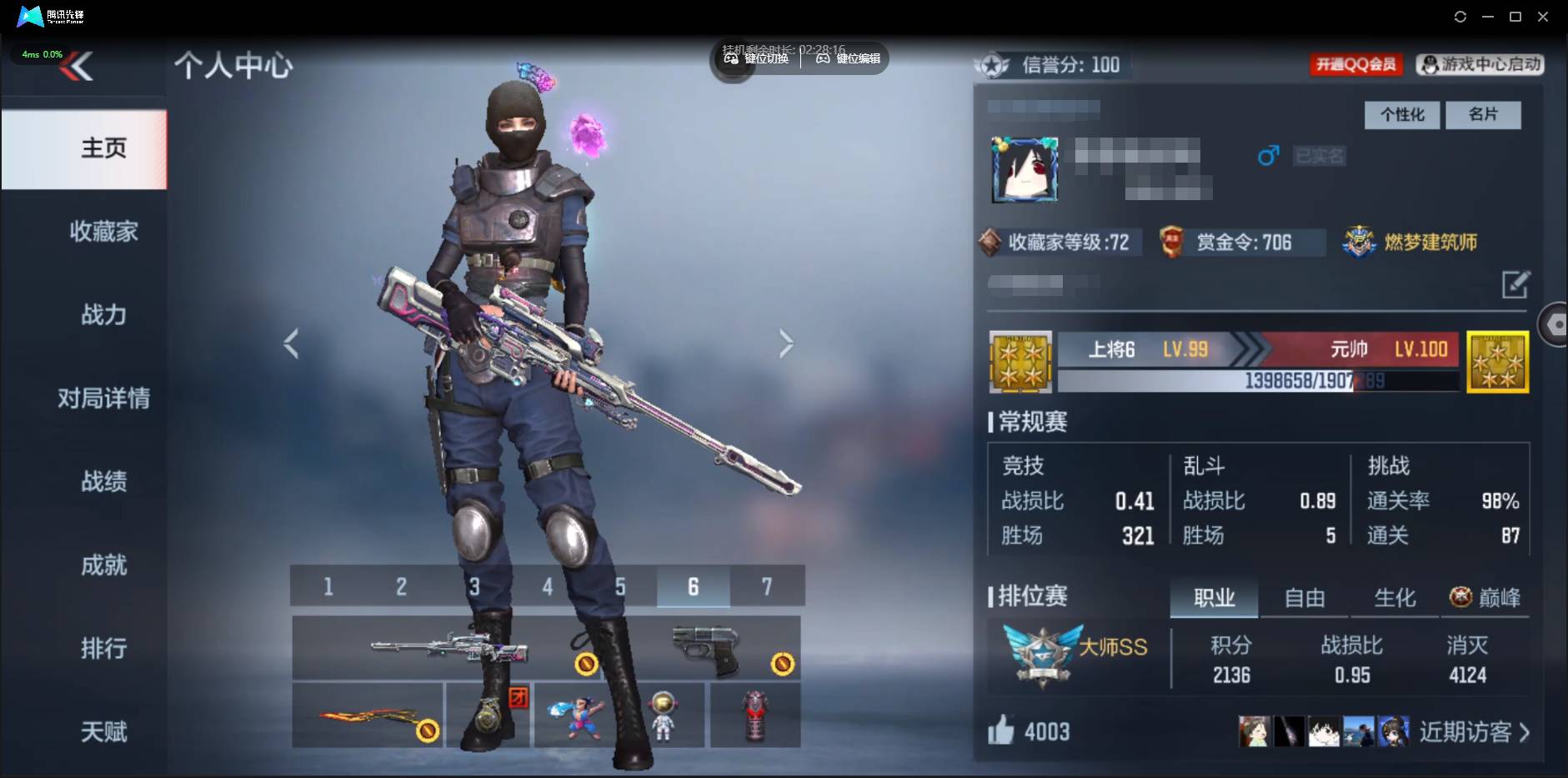Select the sniper rifle weapon slot
Viewport: 1568px width, 778px height.
(448, 647)
